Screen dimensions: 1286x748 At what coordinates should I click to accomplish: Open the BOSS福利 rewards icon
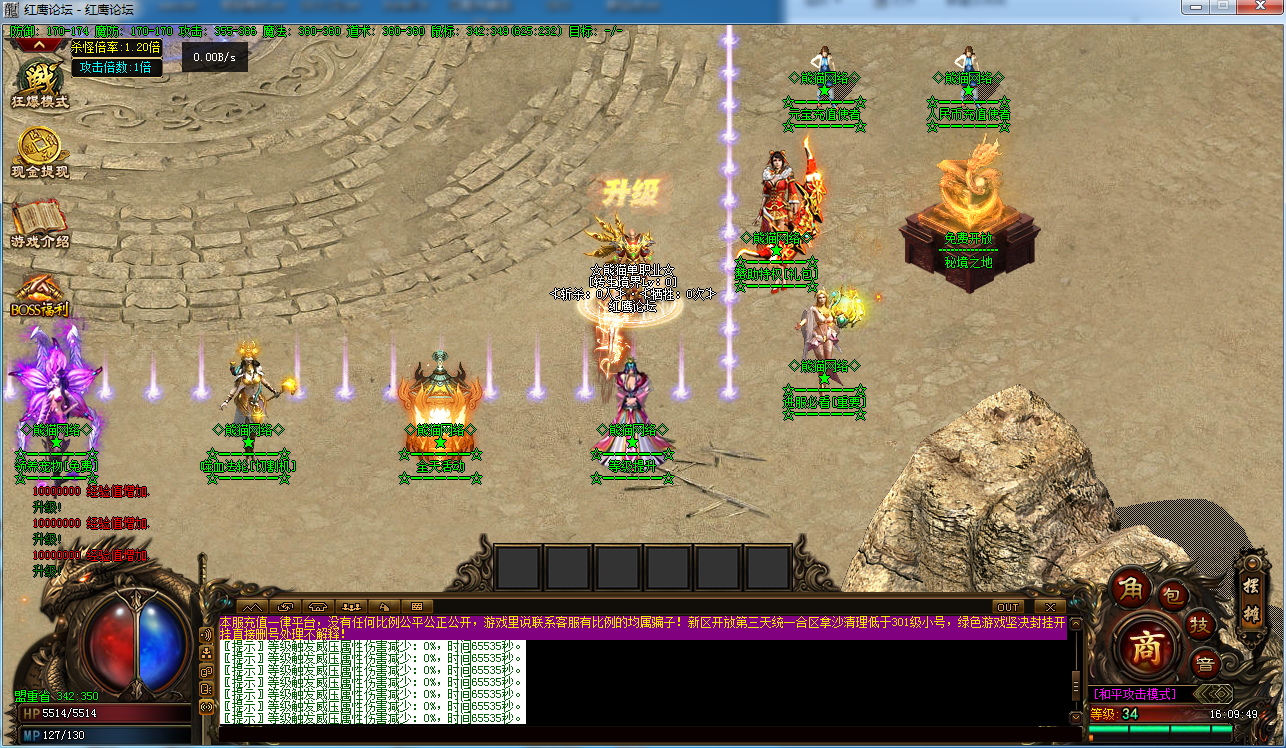coord(39,295)
